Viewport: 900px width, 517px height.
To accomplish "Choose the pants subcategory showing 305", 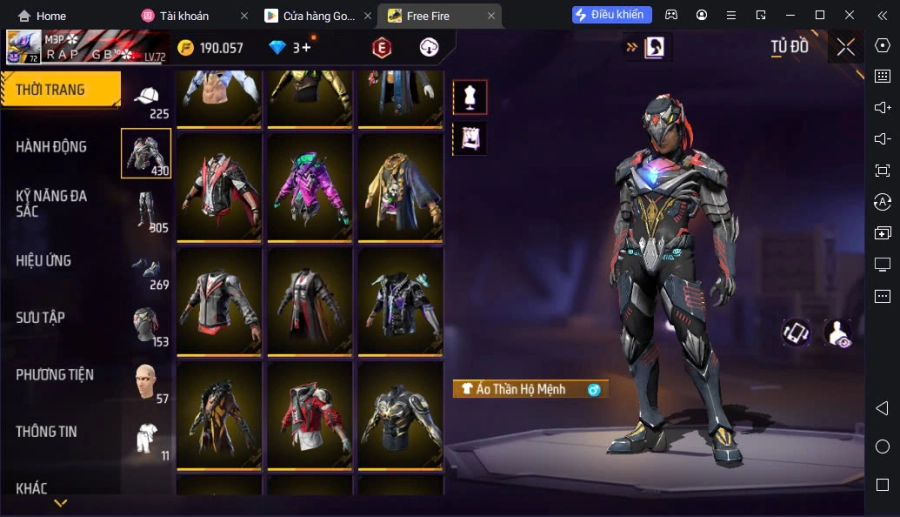I will point(147,211).
